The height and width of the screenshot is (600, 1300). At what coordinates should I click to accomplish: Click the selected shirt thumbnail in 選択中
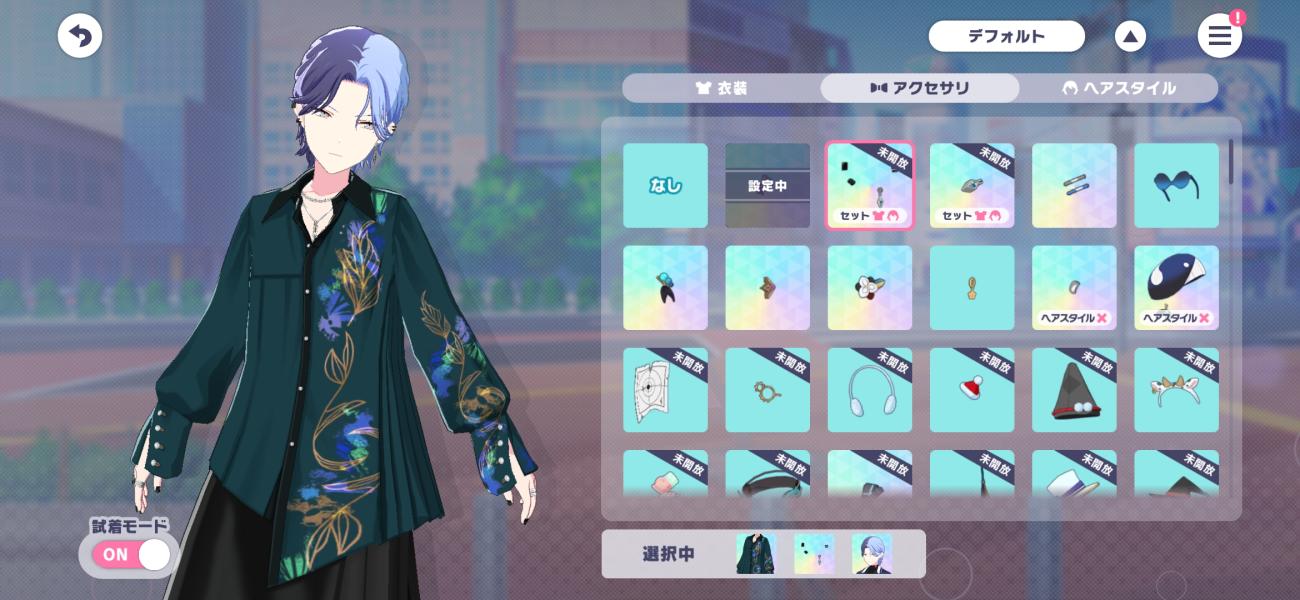756,554
